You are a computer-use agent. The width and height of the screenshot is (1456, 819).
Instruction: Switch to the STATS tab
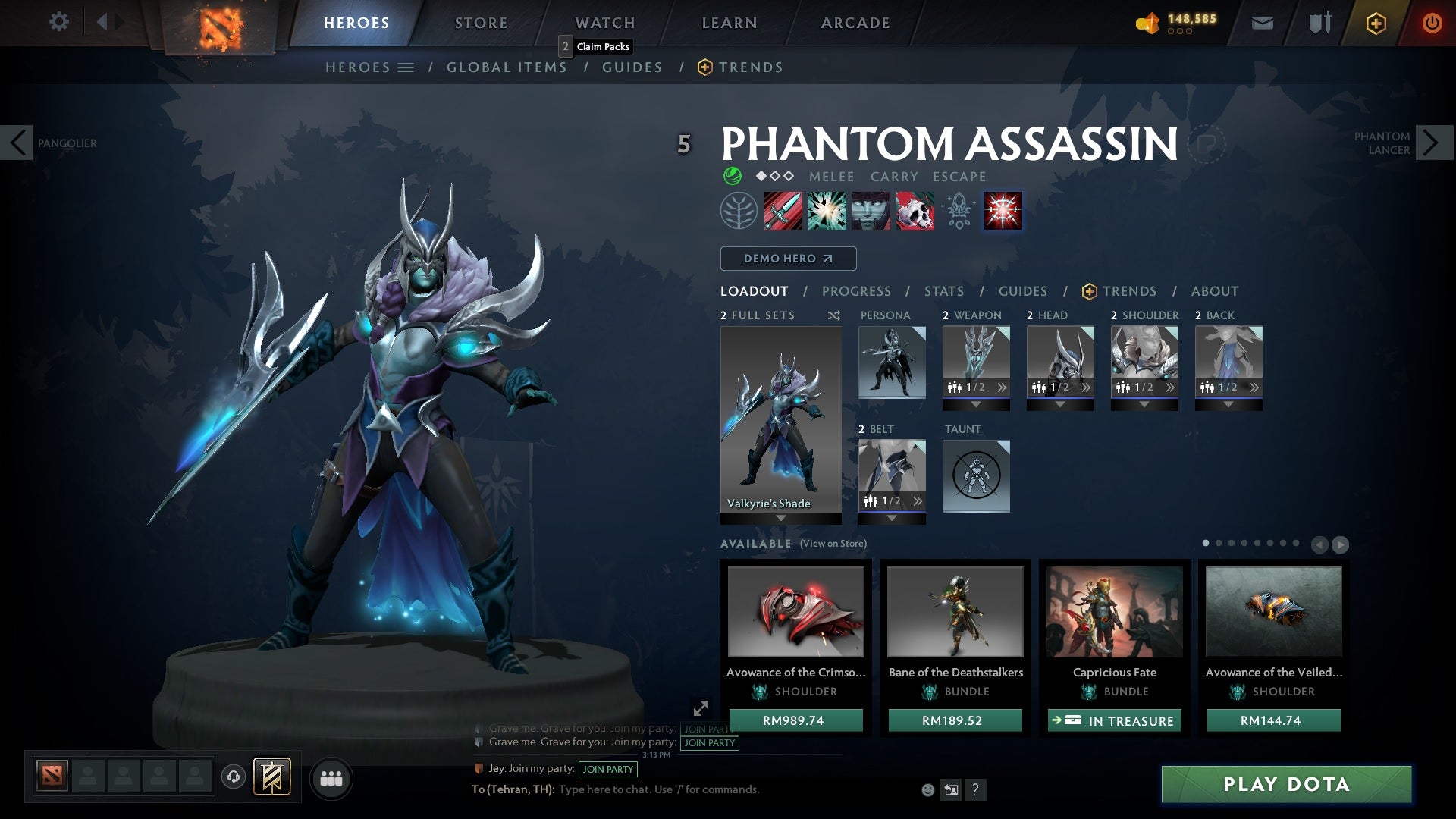(x=943, y=290)
